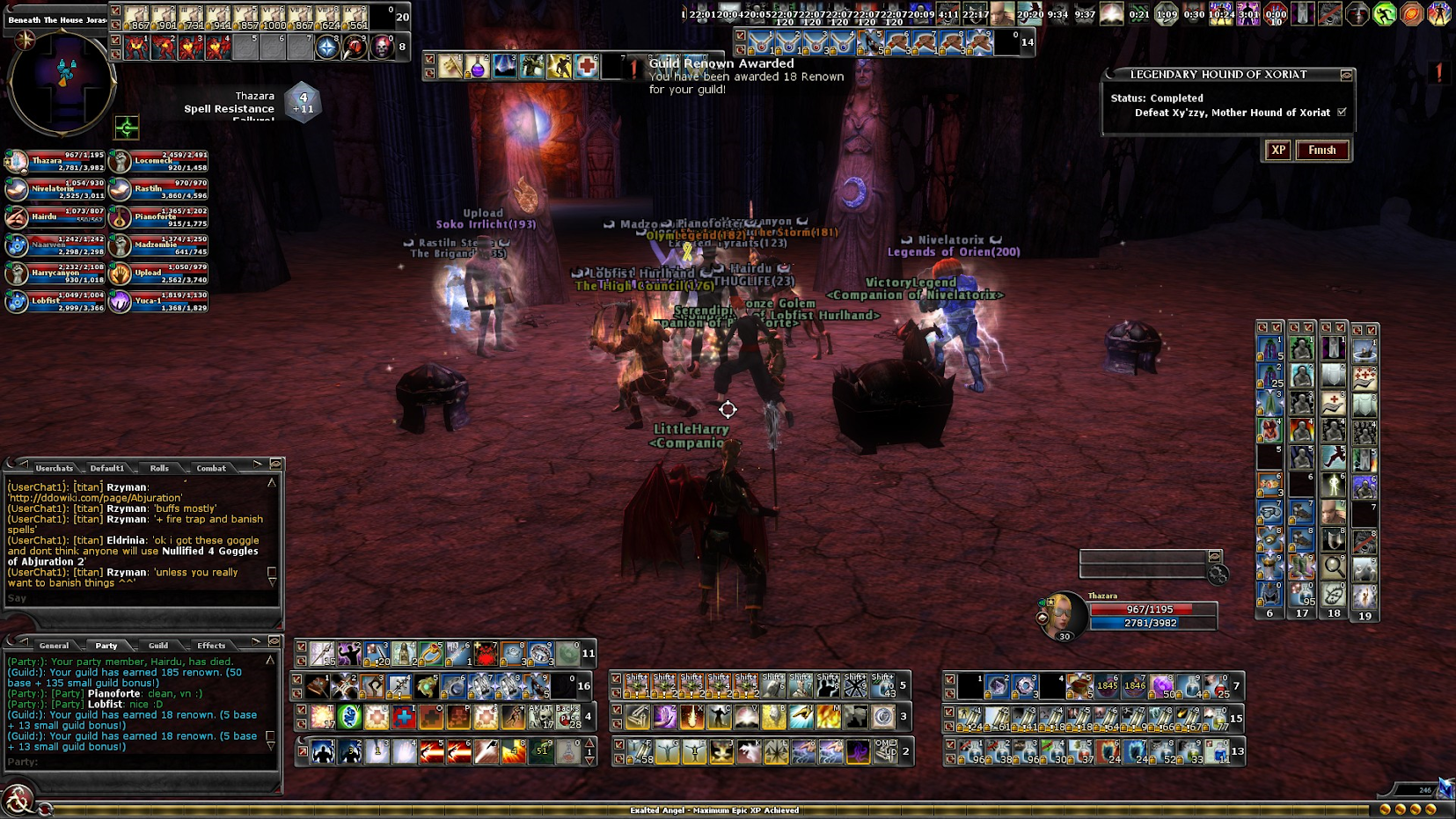This screenshot has width=1456, height=819.
Task: Select the Userchats chat tab
Action: 55,468
